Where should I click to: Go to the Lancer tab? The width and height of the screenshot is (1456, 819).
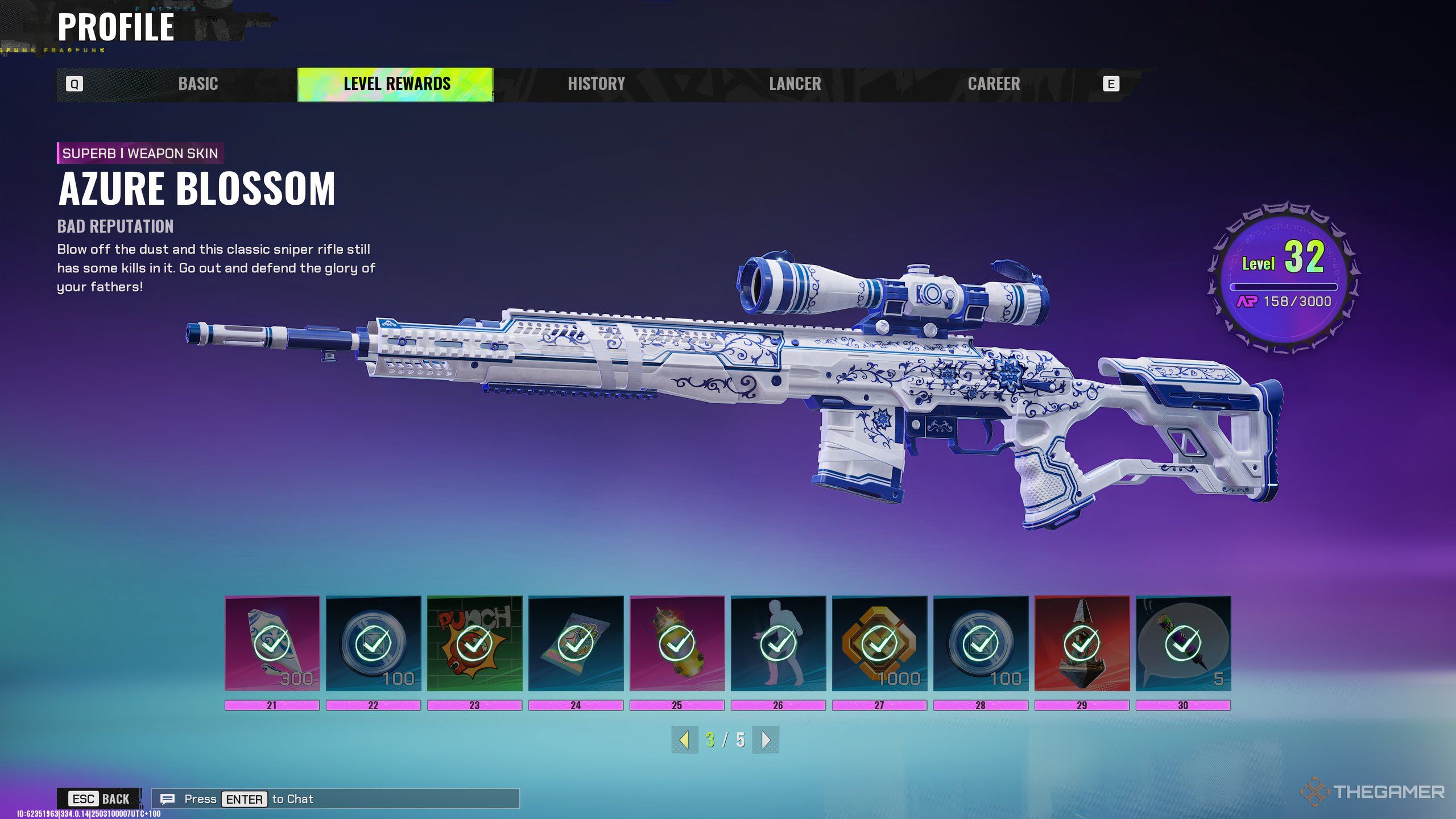pyautogui.click(x=795, y=84)
